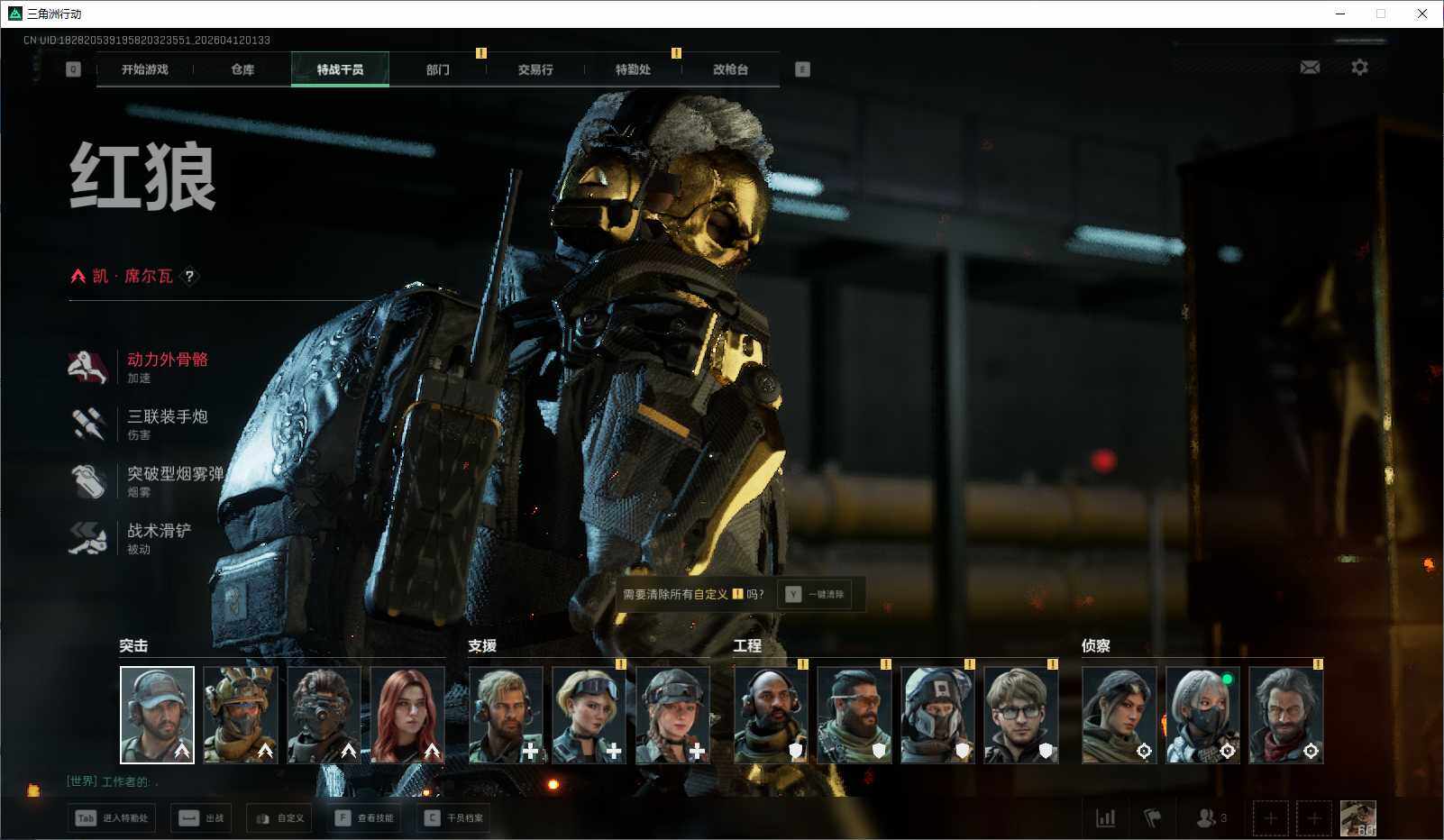Choose the 突破型烟雾弹 skill
Viewport: 1444px width, 840px height.
[x=174, y=474]
